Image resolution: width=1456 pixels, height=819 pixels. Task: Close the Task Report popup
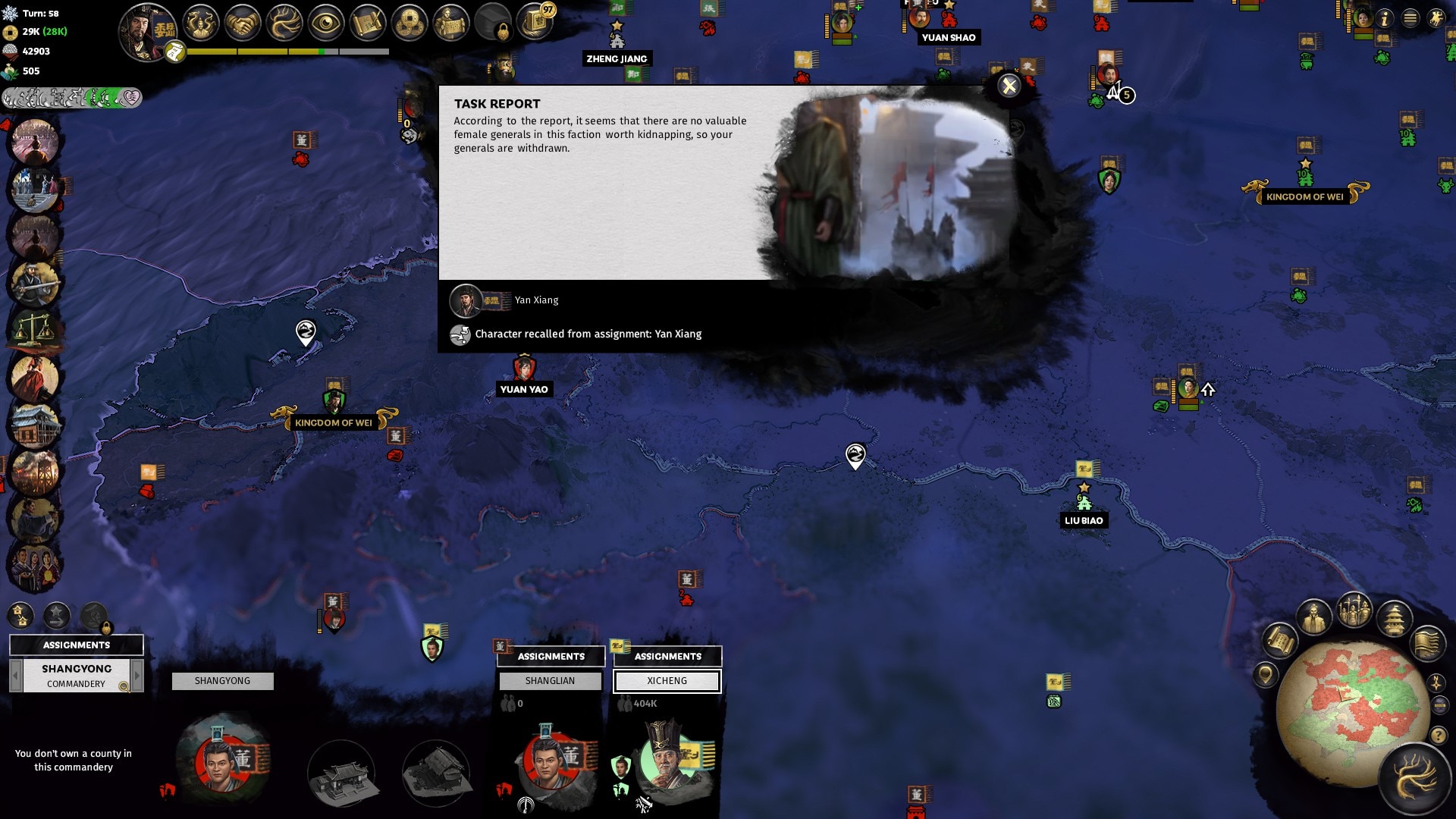pos(1009,86)
